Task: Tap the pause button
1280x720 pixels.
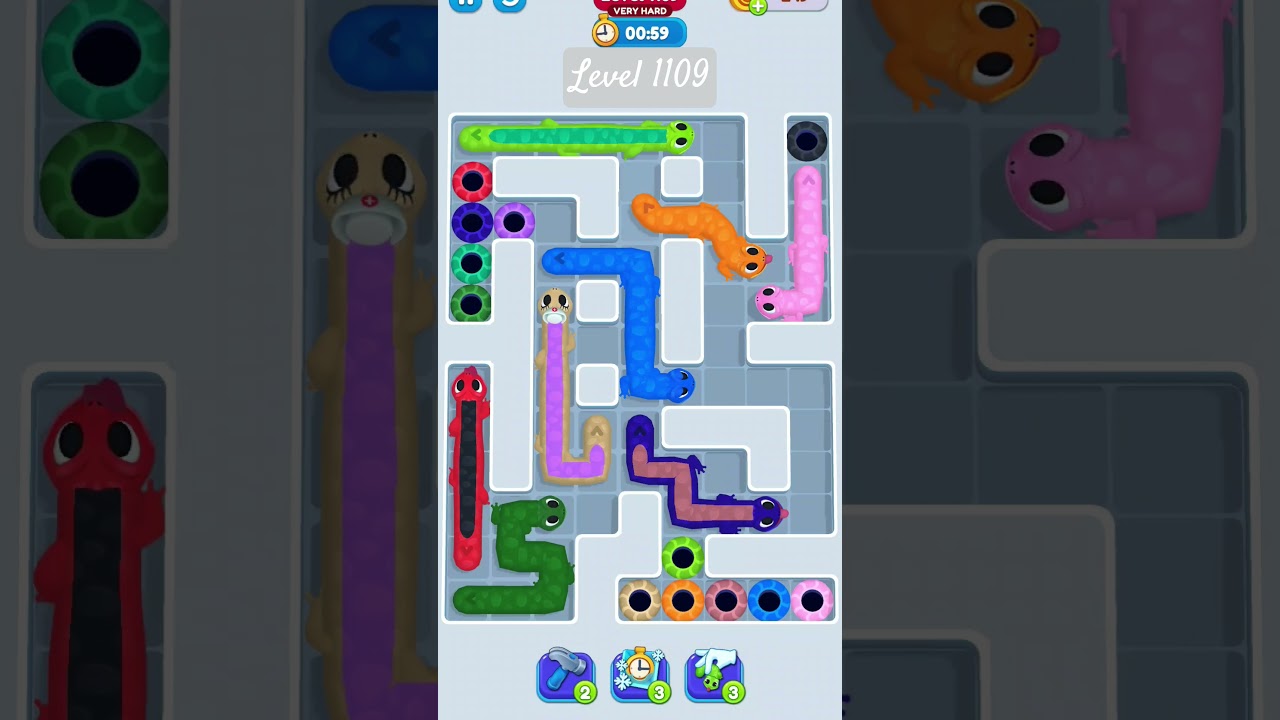Action: pos(464,4)
